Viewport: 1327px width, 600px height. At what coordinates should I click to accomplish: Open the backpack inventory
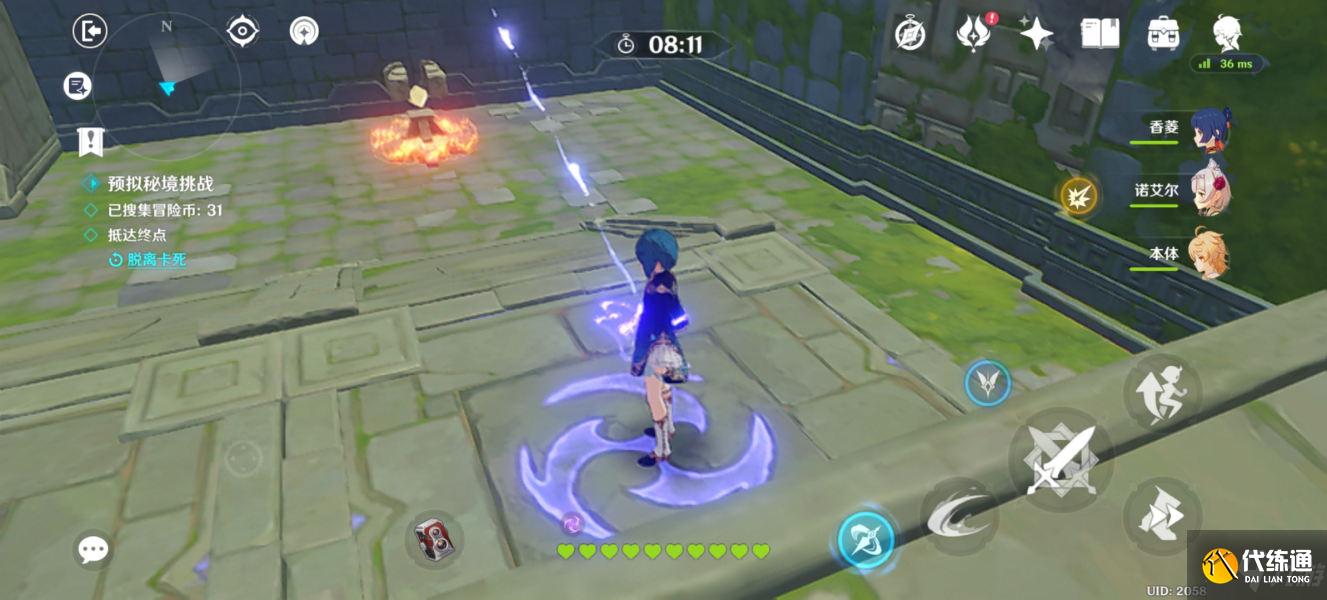(x=1163, y=34)
